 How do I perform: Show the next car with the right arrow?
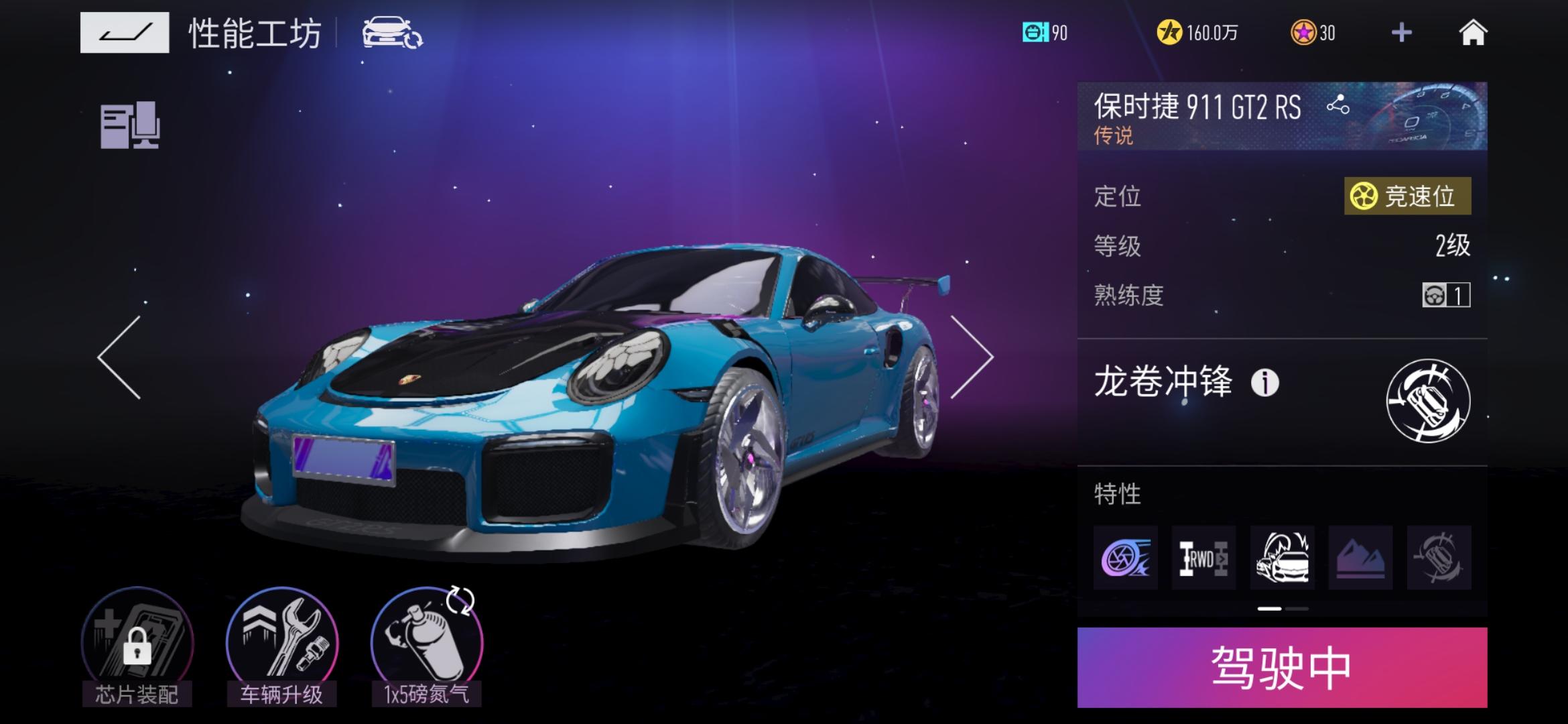(x=972, y=358)
